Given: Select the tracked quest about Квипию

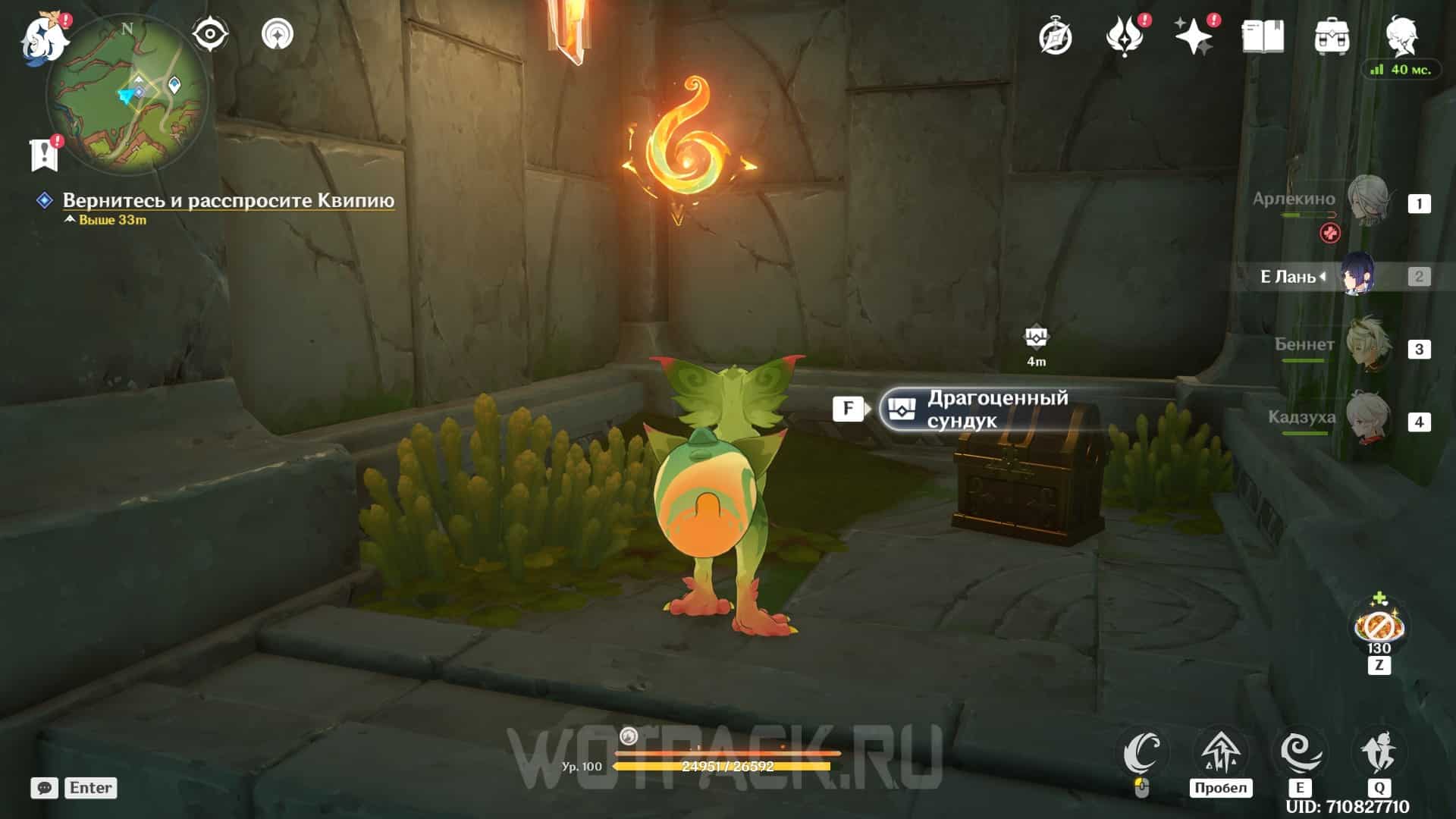Looking at the screenshot, I should click(x=227, y=200).
